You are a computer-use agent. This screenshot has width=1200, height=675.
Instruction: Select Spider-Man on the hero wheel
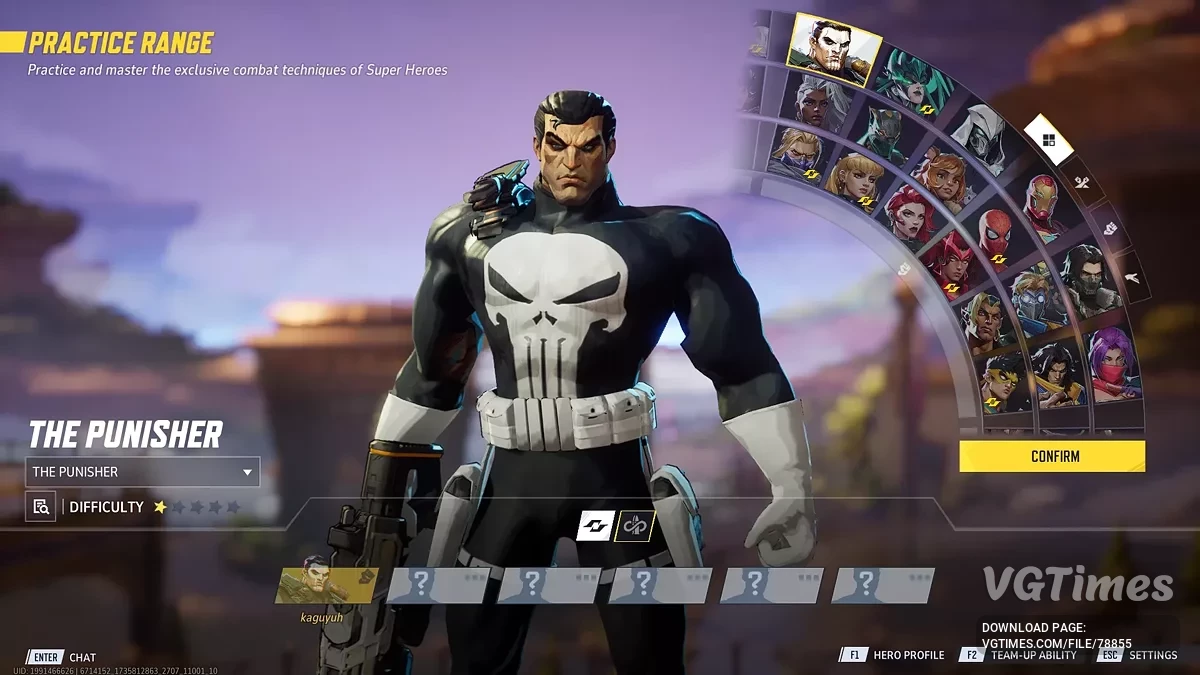pyautogui.click(x=993, y=236)
